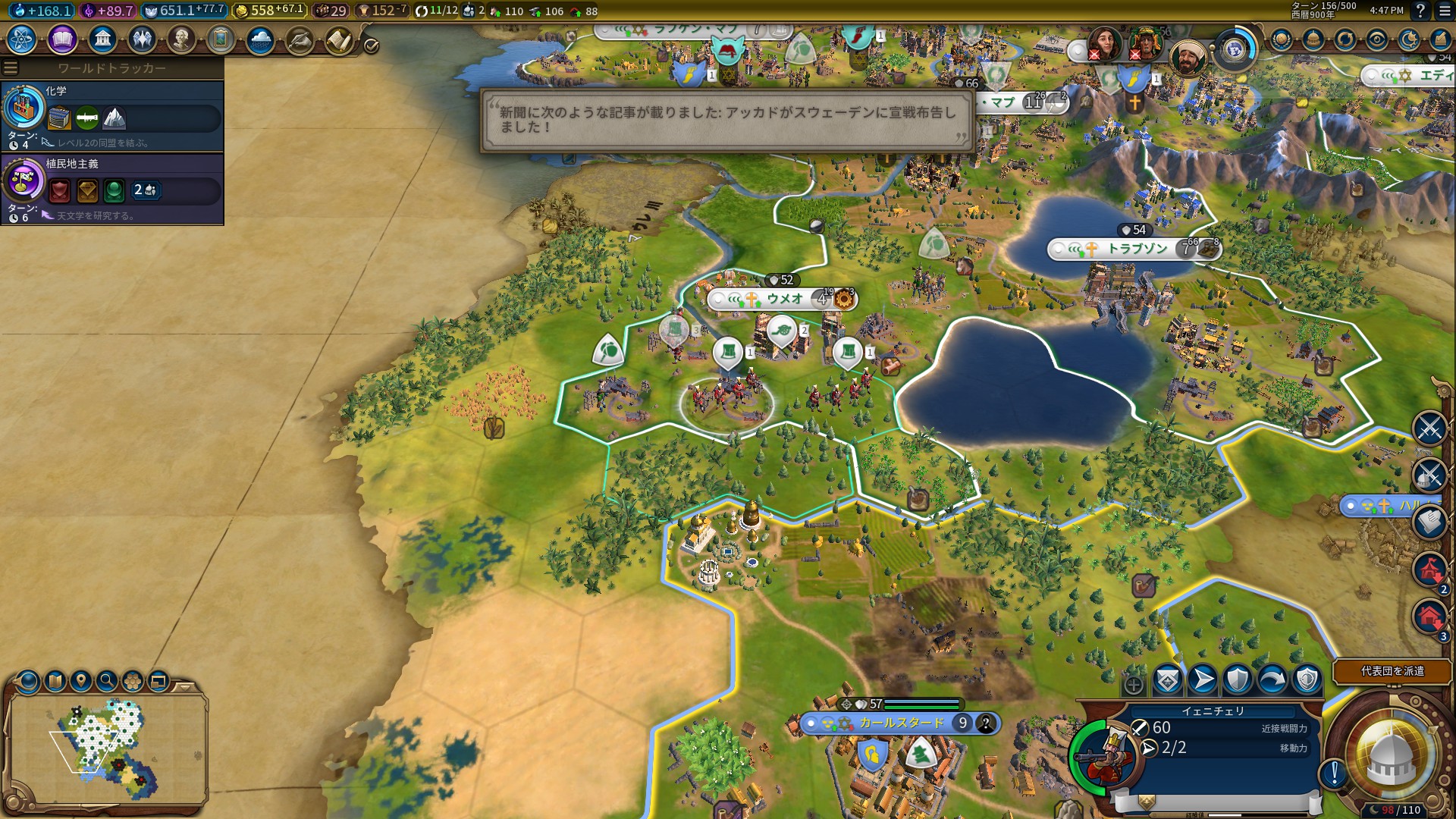Open the government screen

pyautogui.click(x=102, y=39)
